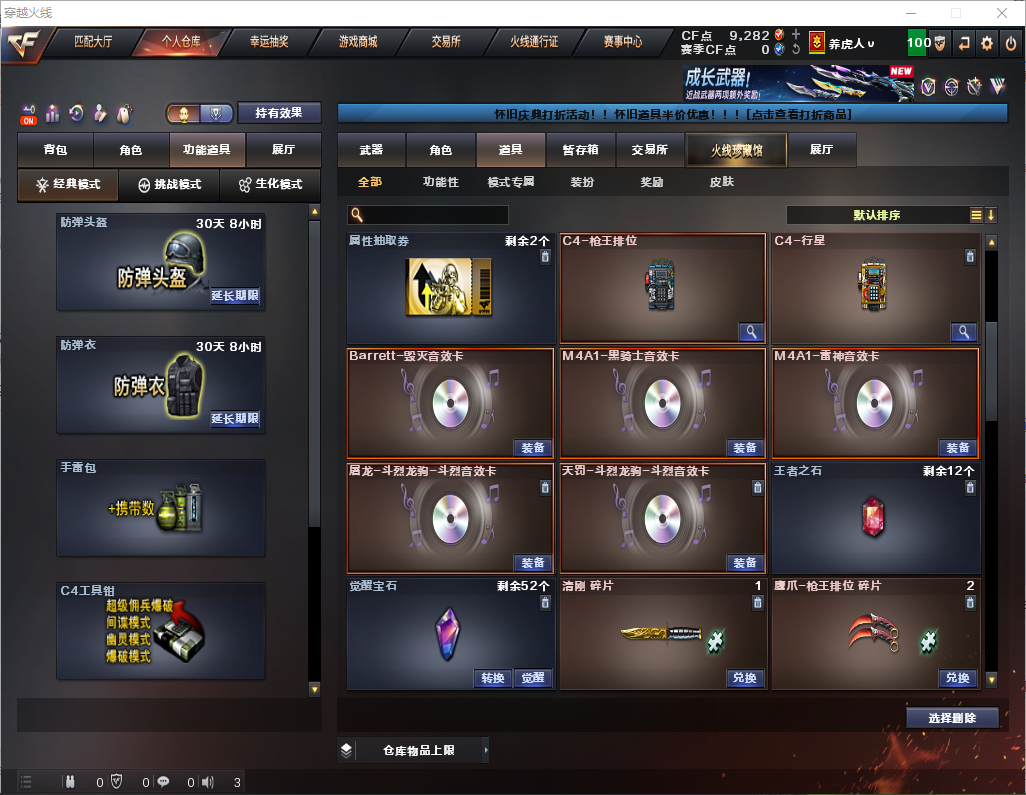Open the 武器 weapons storage tab
Image resolution: width=1026 pixels, height=795 pixels.
coord(371,150)
